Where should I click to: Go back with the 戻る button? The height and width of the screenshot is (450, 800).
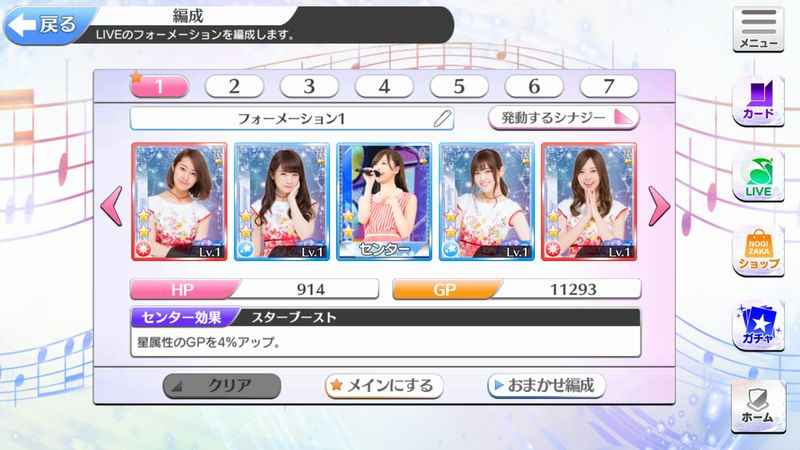(42, 26)
